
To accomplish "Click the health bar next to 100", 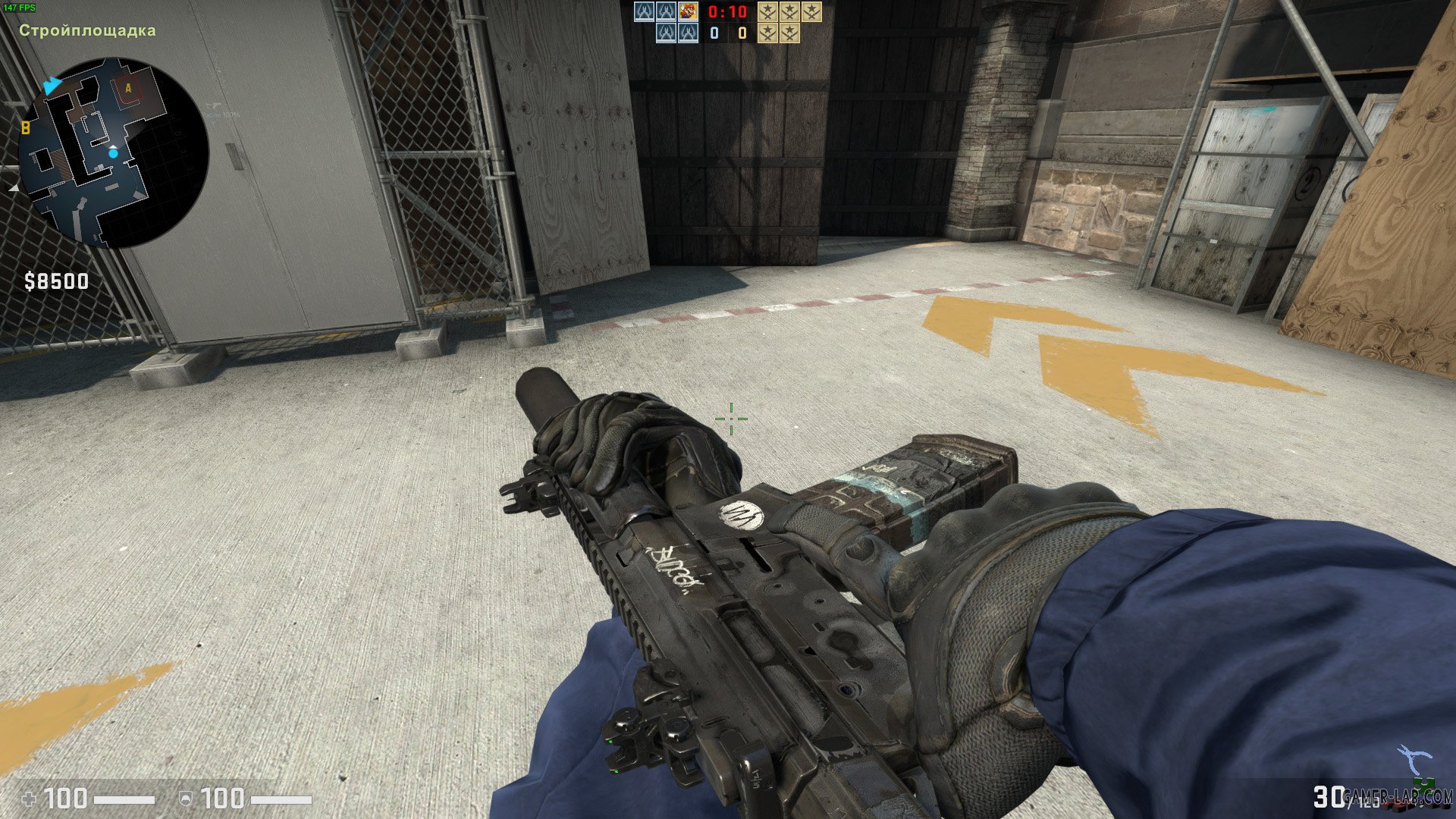I will 125,799.
